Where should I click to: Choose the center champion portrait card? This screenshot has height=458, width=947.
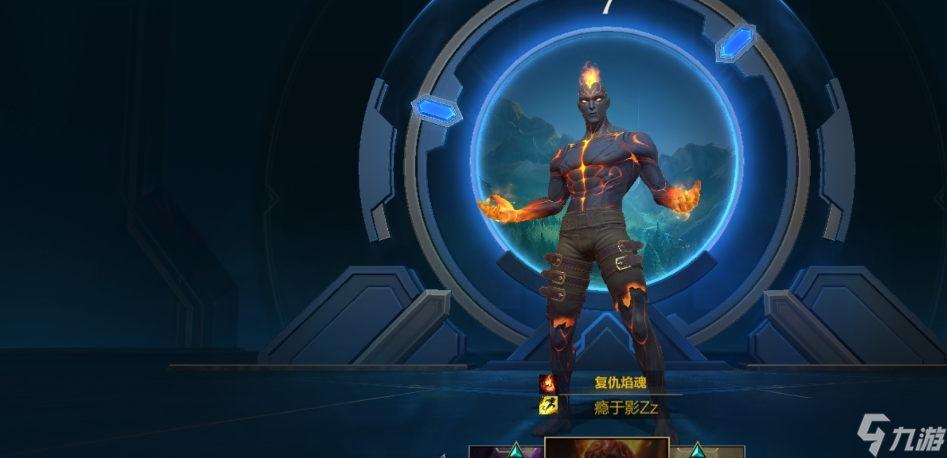(x=606, y=448)
